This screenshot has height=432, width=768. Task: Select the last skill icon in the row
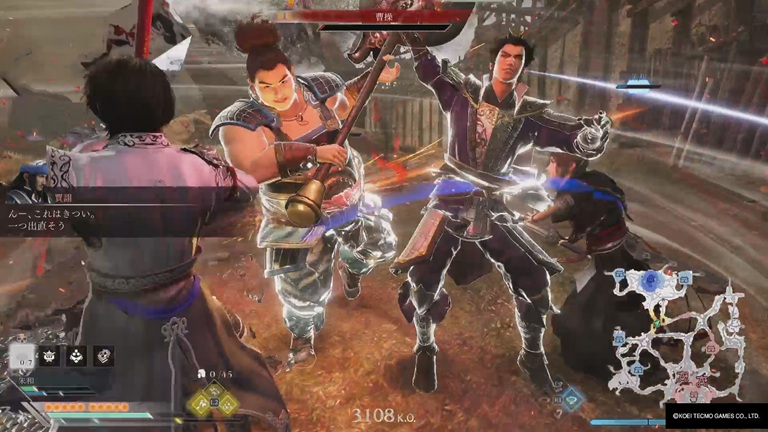pos(103,356)
